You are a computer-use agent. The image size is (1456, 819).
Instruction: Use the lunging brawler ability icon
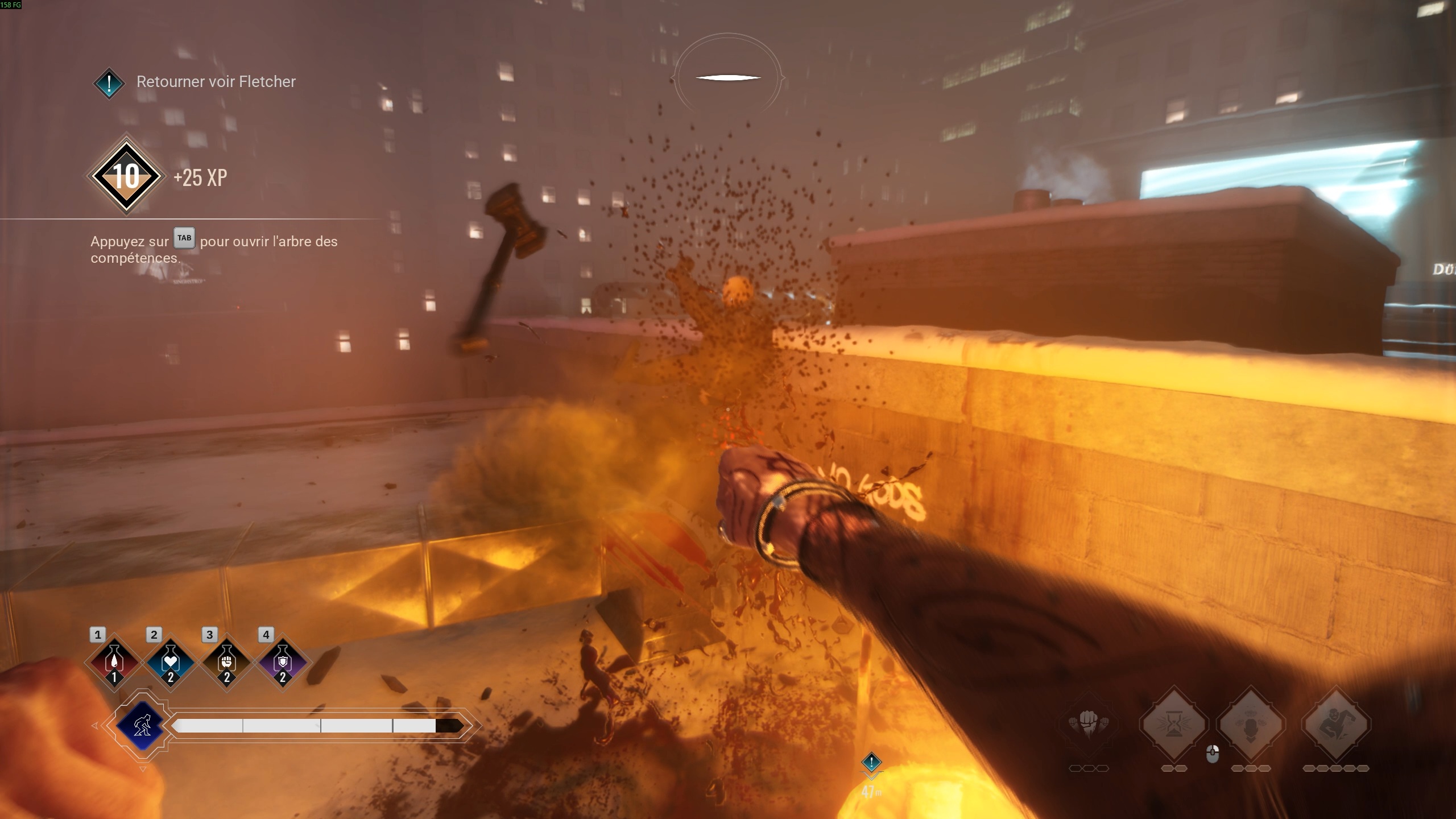[x=1335, y=724]
